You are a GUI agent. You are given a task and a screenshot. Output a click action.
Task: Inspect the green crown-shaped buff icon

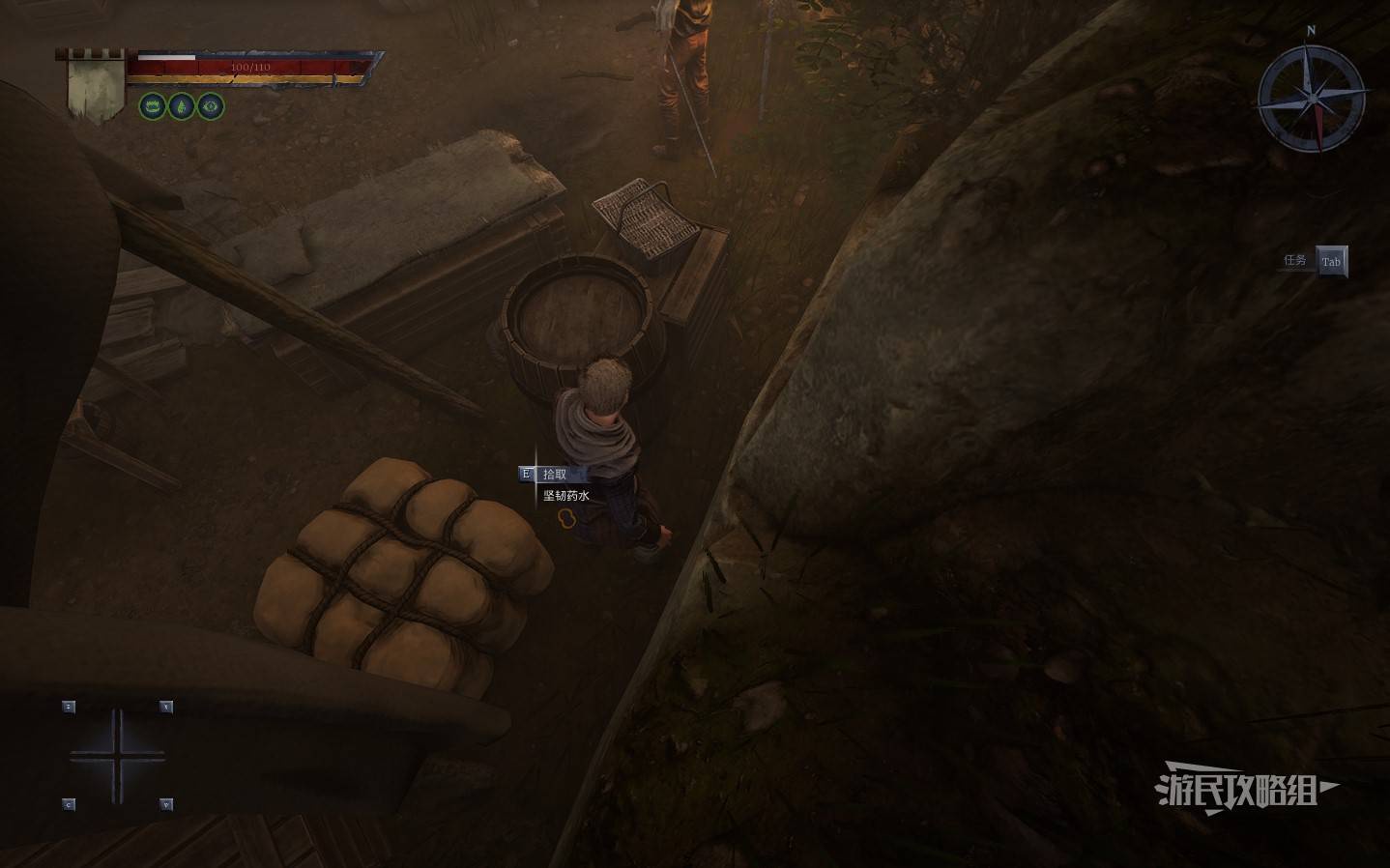(x=153, y=106)
